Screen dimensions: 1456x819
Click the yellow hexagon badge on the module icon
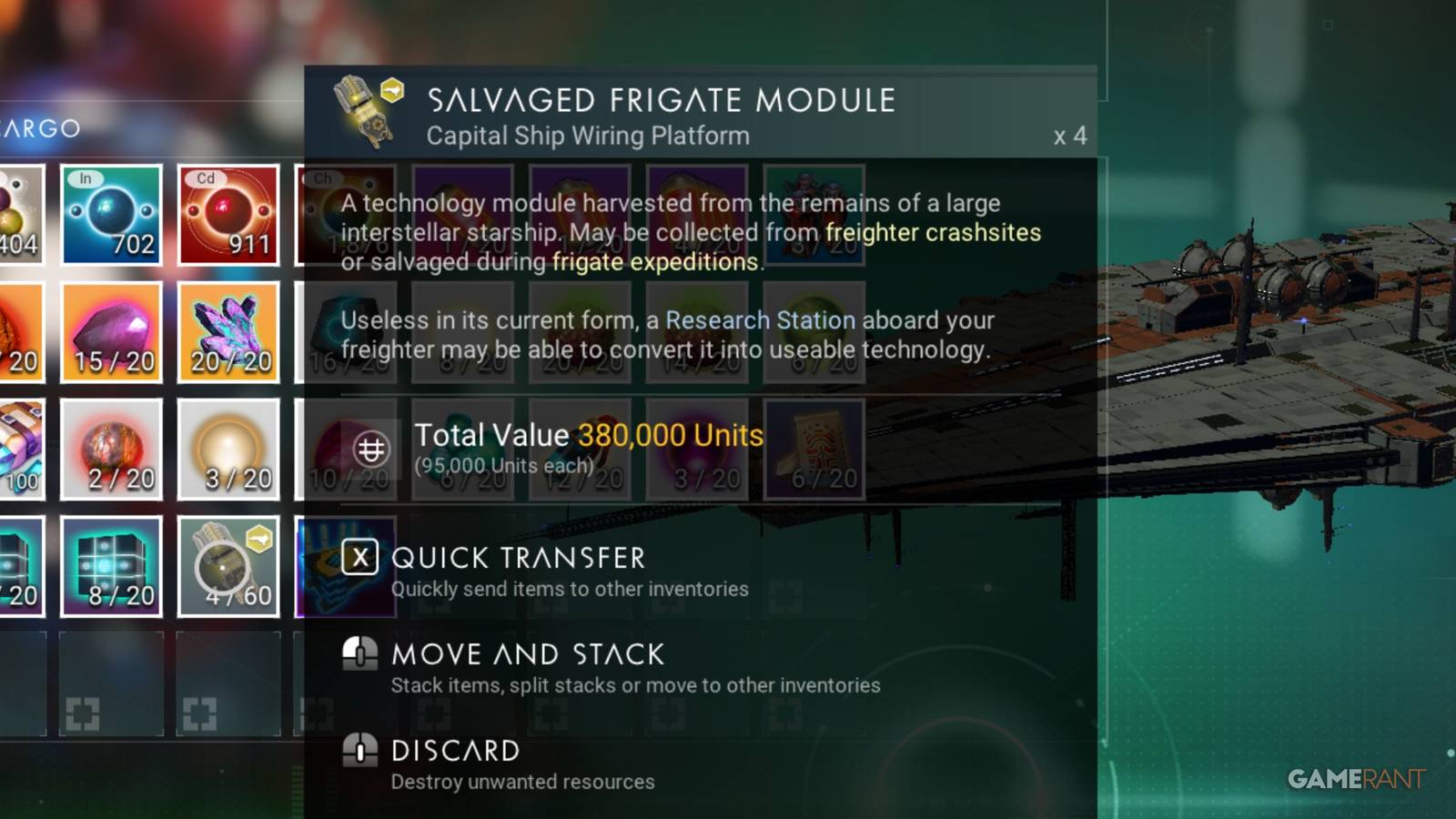coord(391,88)
